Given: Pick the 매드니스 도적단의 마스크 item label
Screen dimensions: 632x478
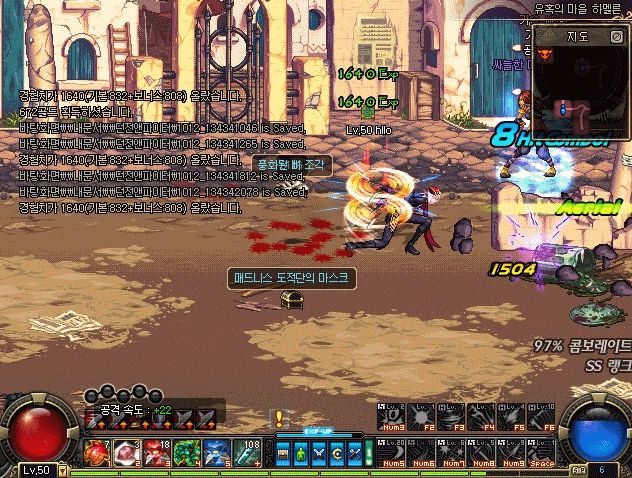Looking at the screenshot, I should coord(285,275).
